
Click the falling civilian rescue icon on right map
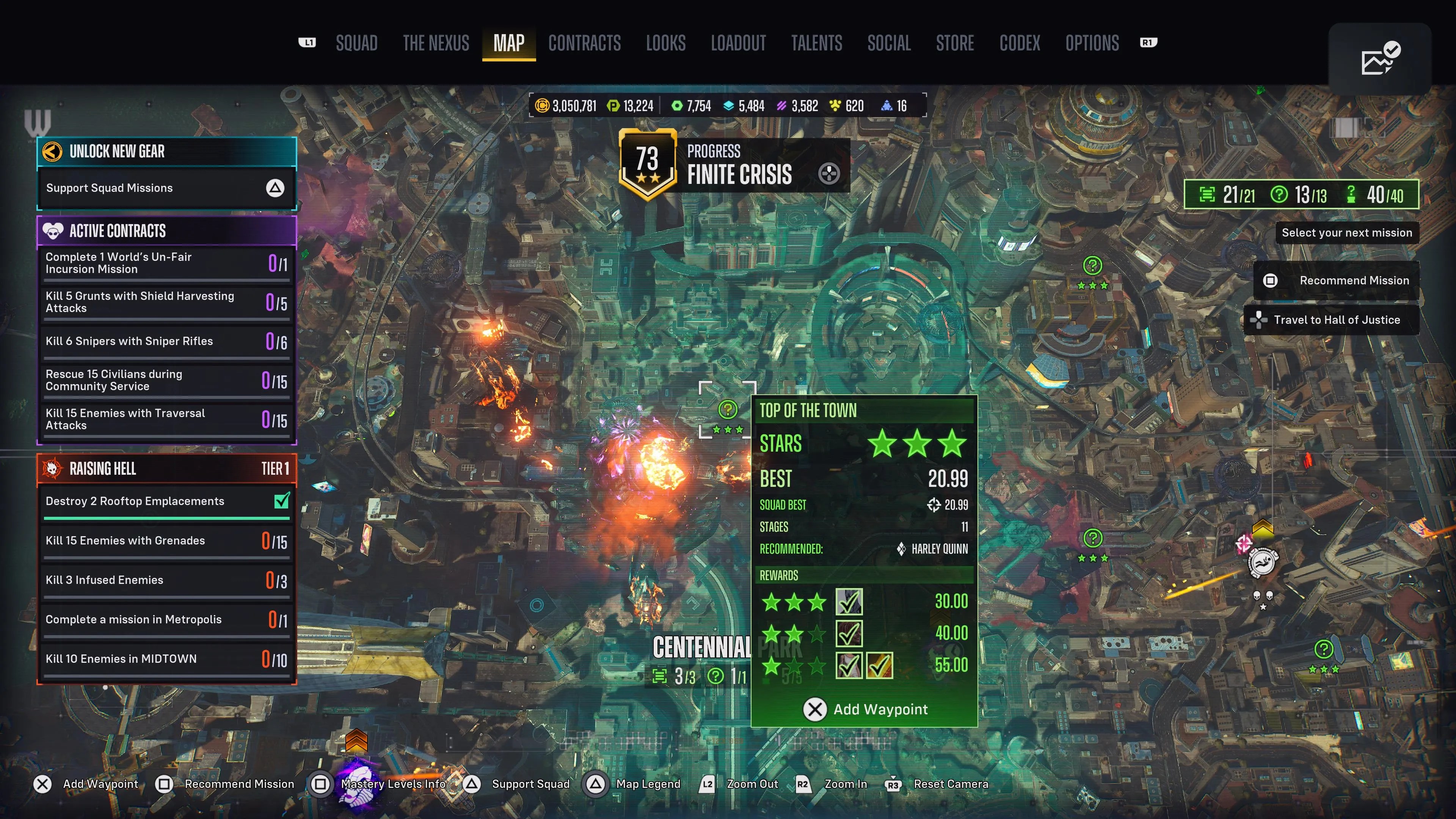click(x=1264, y=562)
